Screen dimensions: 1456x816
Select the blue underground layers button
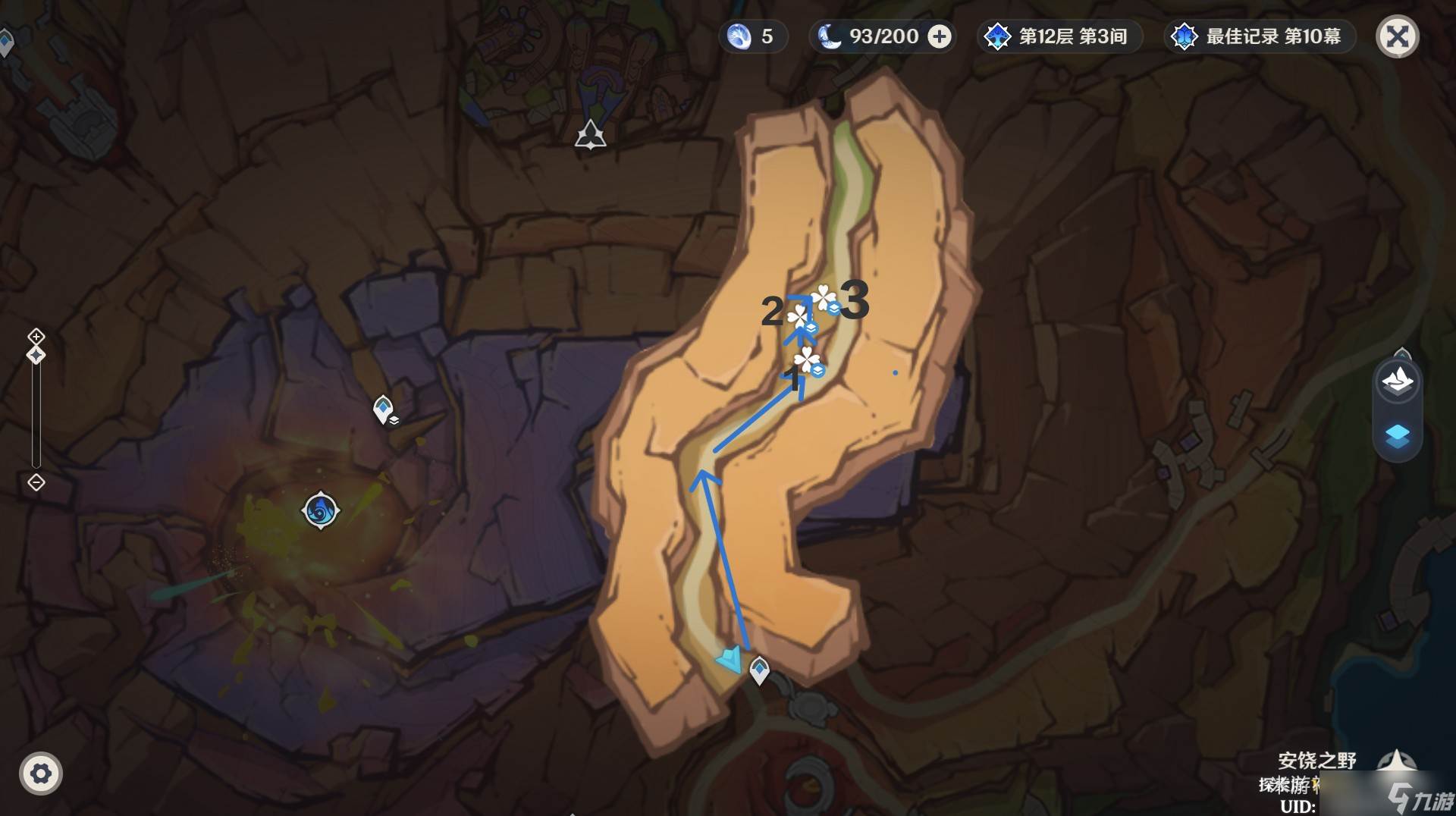coord(1397,437)
